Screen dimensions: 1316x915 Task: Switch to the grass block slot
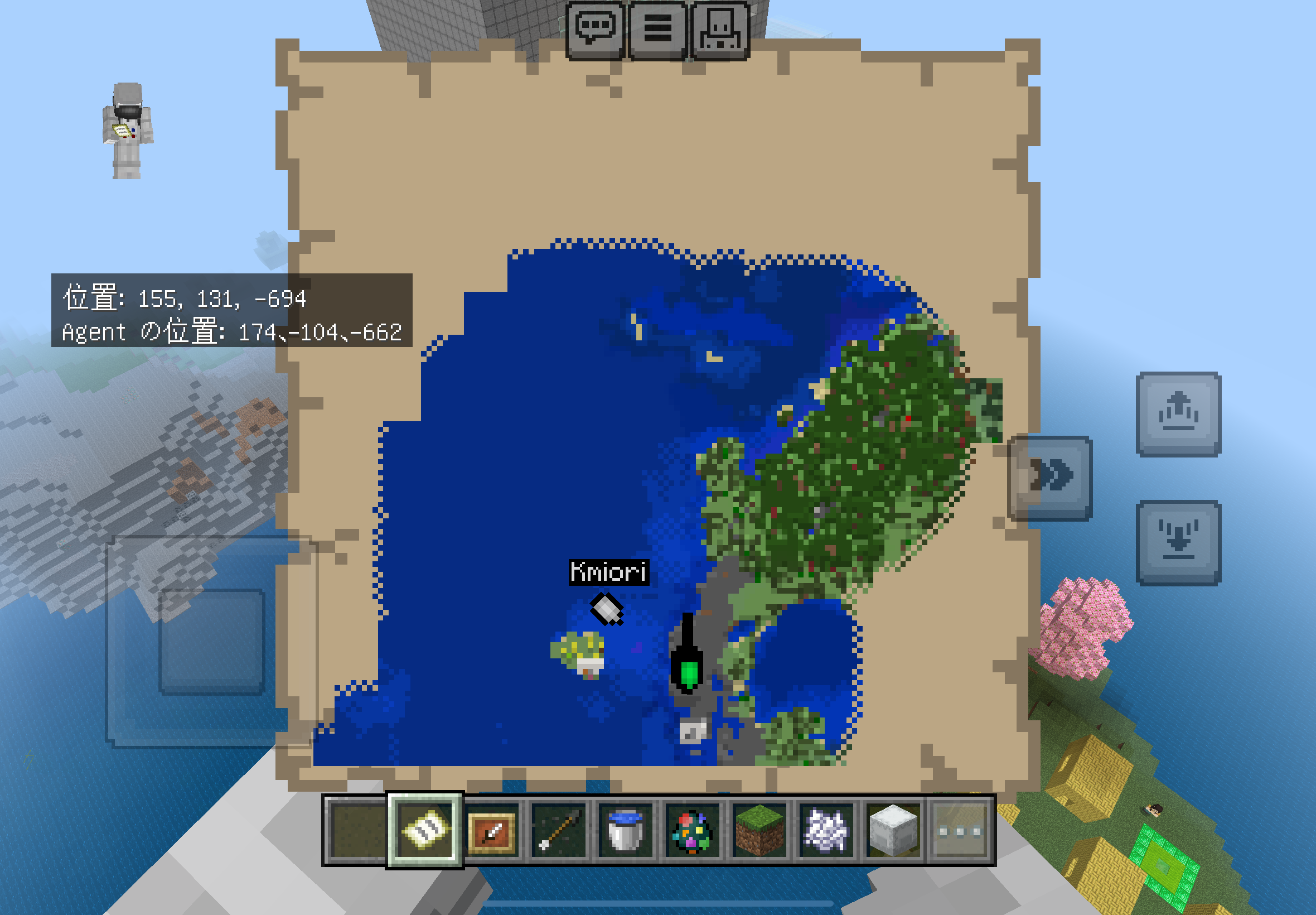pos(759,830)
